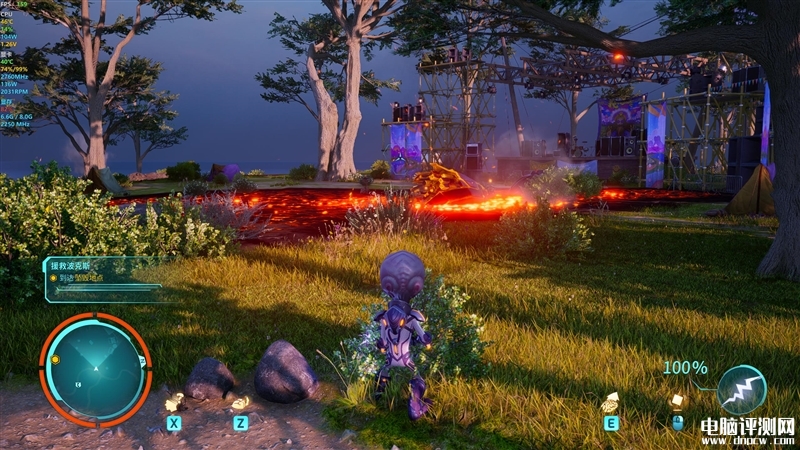Select the rescue mission objective tracker
Image resolution: width=800 pixels, height=450 pixels.
tap(102, 279)
